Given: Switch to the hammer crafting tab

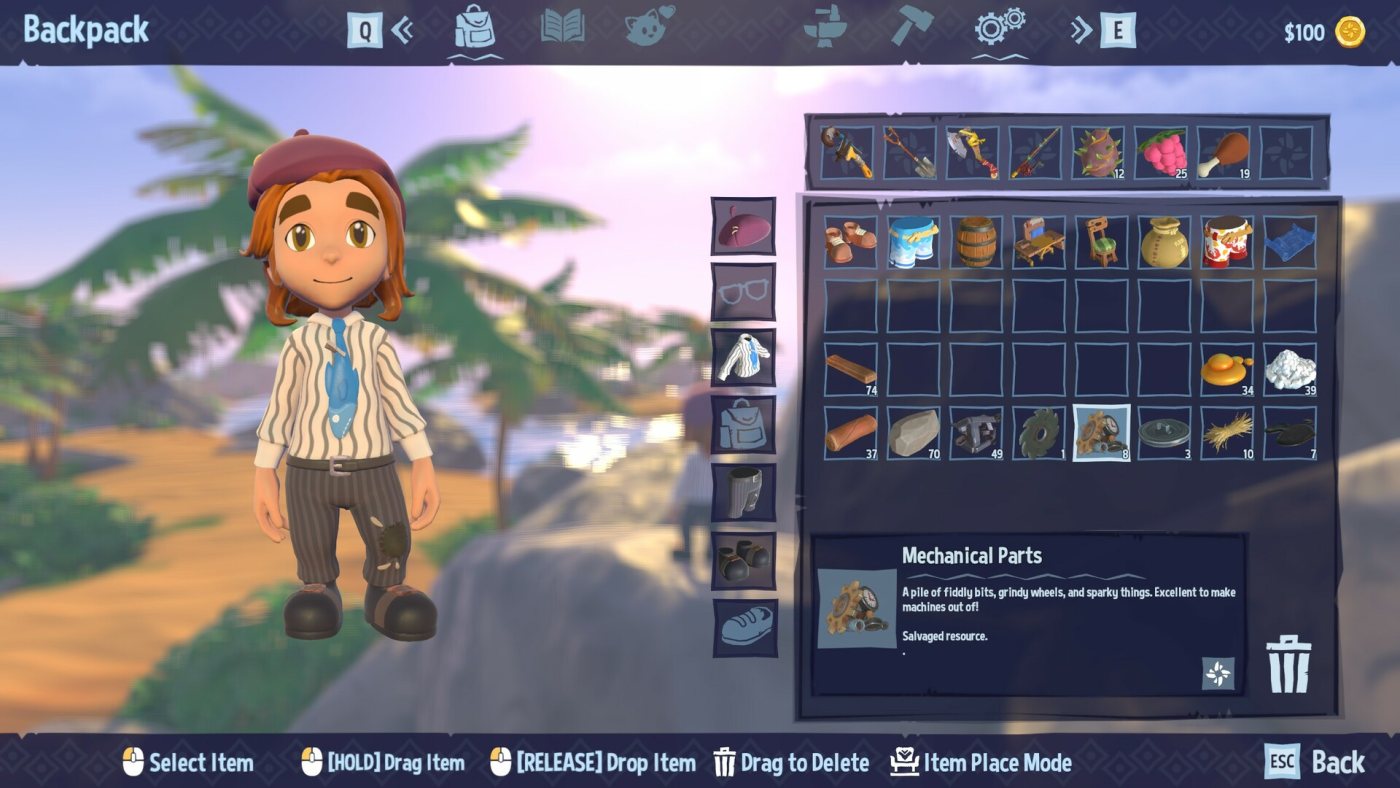Looking at the screenshot, I should (911, 27).
